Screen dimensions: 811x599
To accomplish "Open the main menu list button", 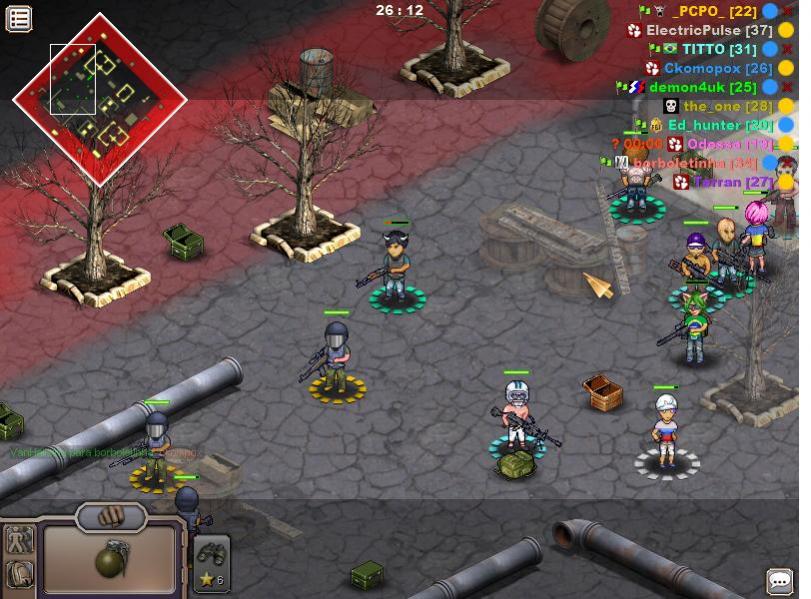I will coord(19,18).
